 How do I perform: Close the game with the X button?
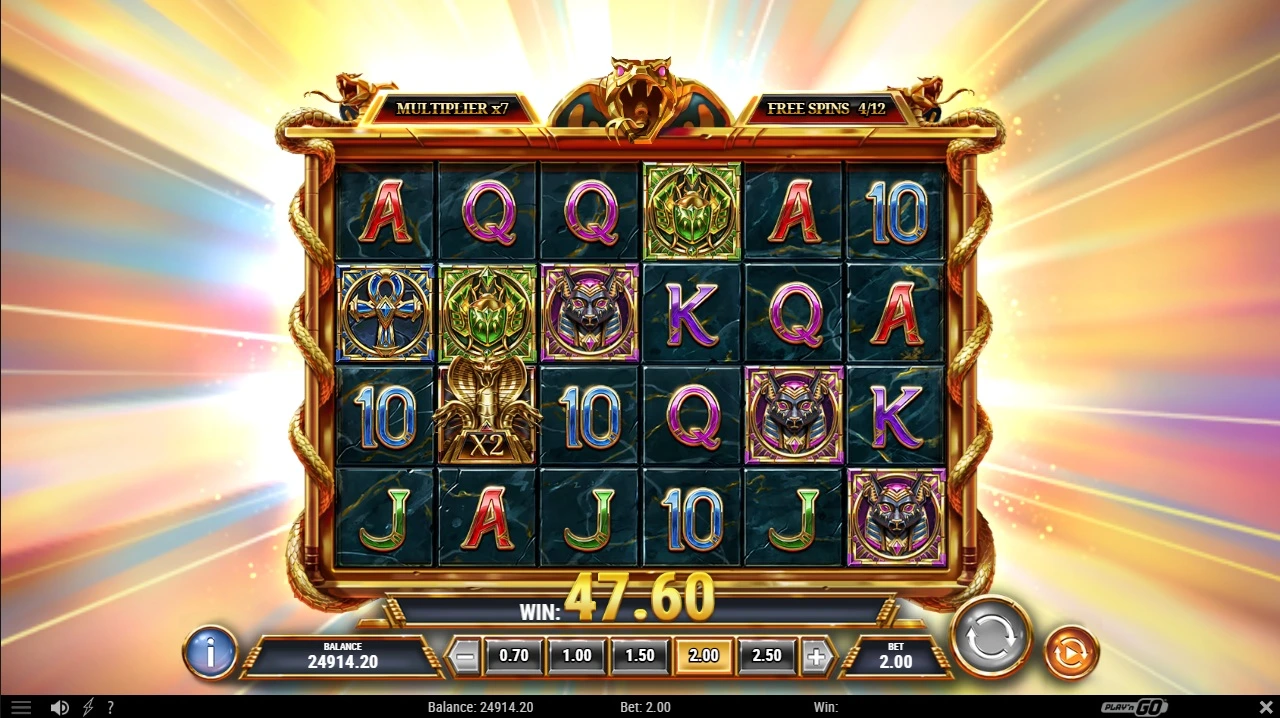(1265, 707)
